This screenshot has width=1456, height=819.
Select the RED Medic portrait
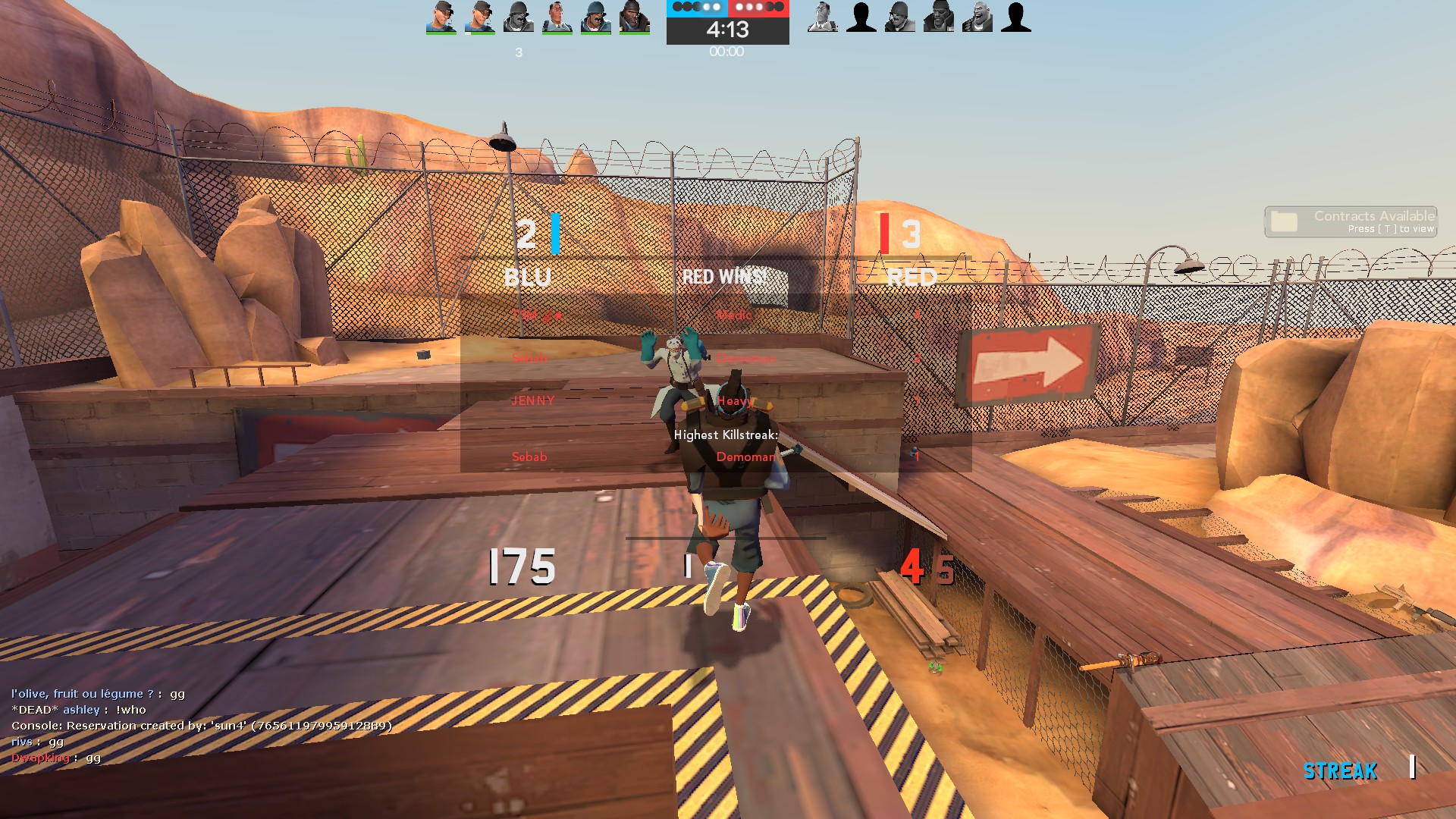[x=822, y=17]
